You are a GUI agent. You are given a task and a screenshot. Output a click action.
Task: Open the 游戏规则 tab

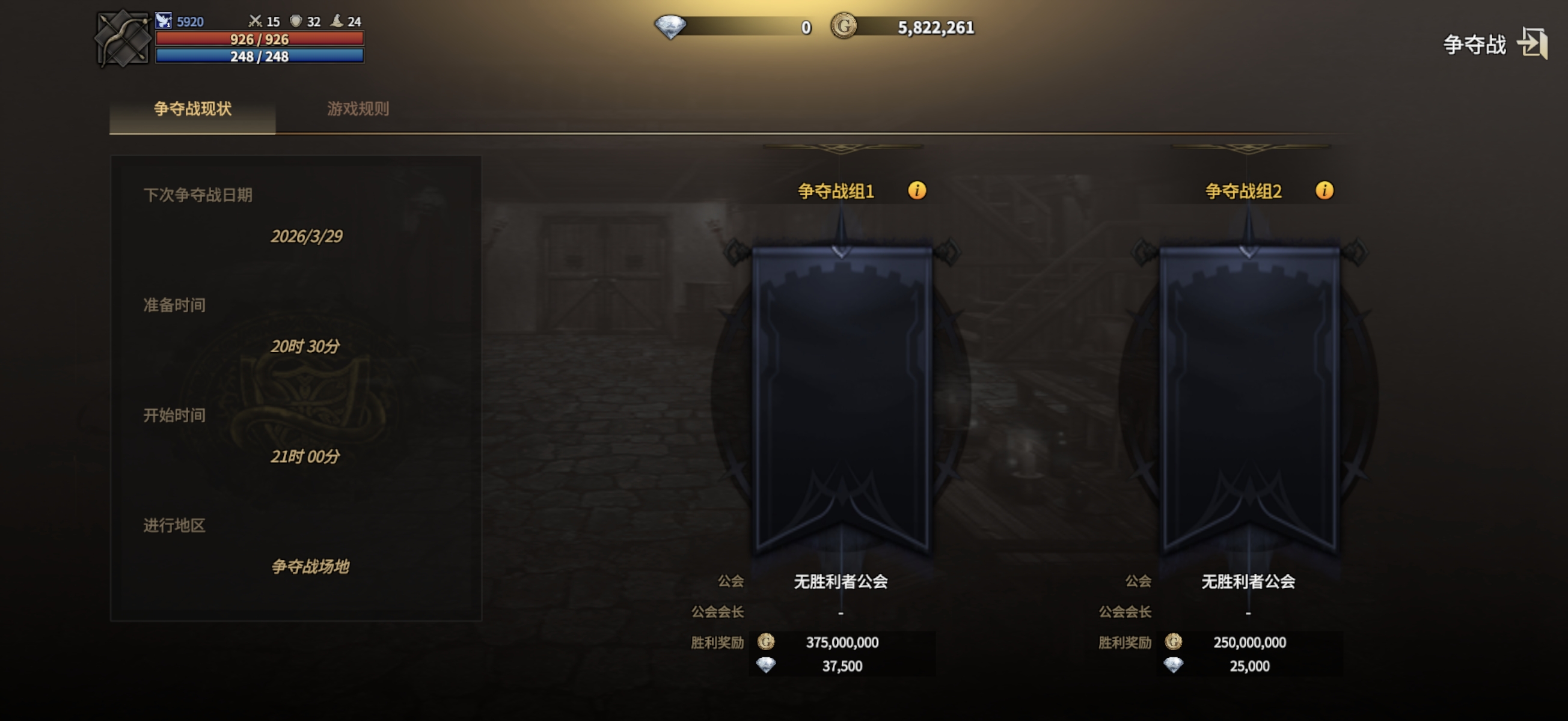pos(358,109)
